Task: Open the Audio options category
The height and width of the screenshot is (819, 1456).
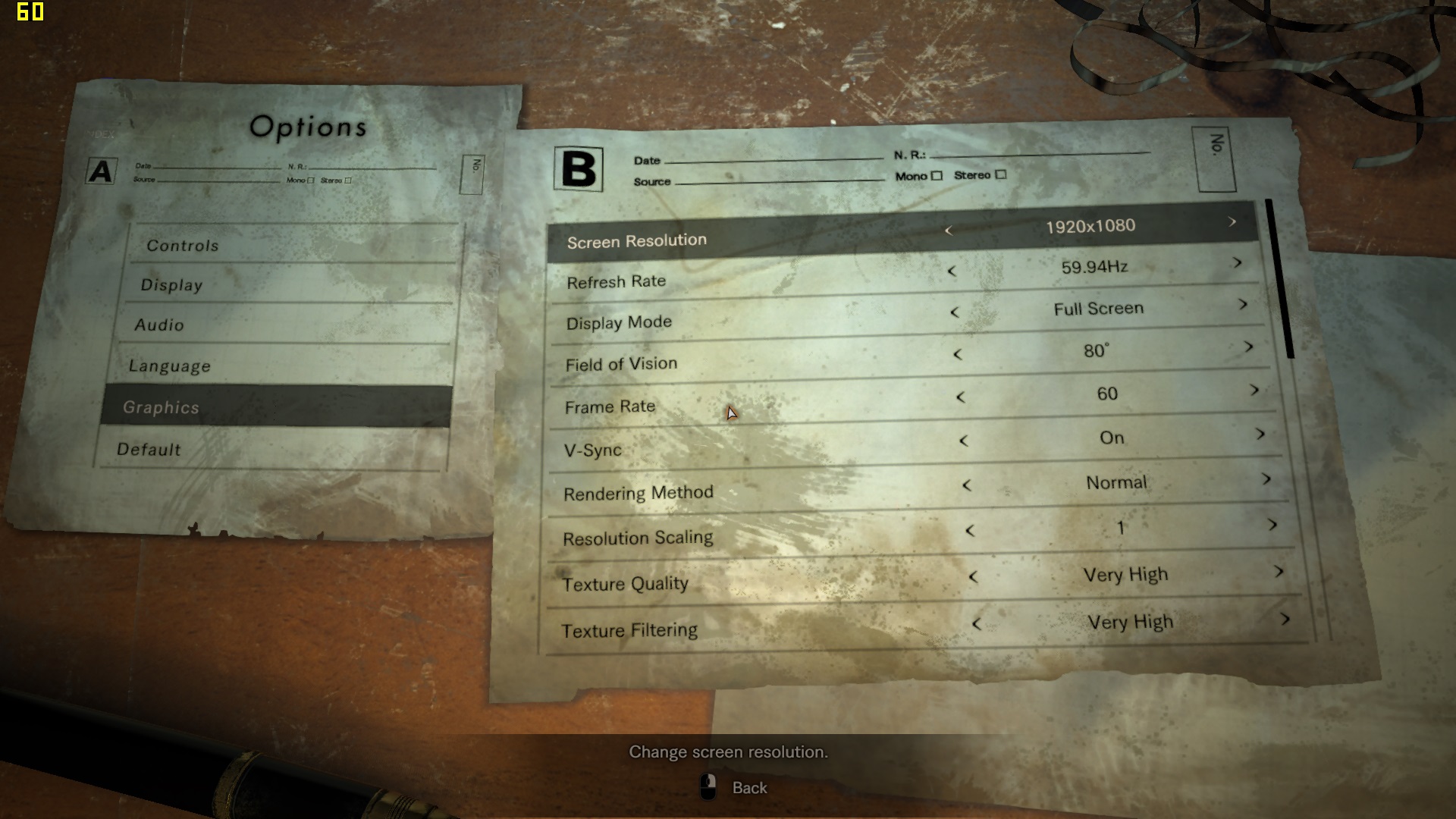Action: (x=159, y=325)
